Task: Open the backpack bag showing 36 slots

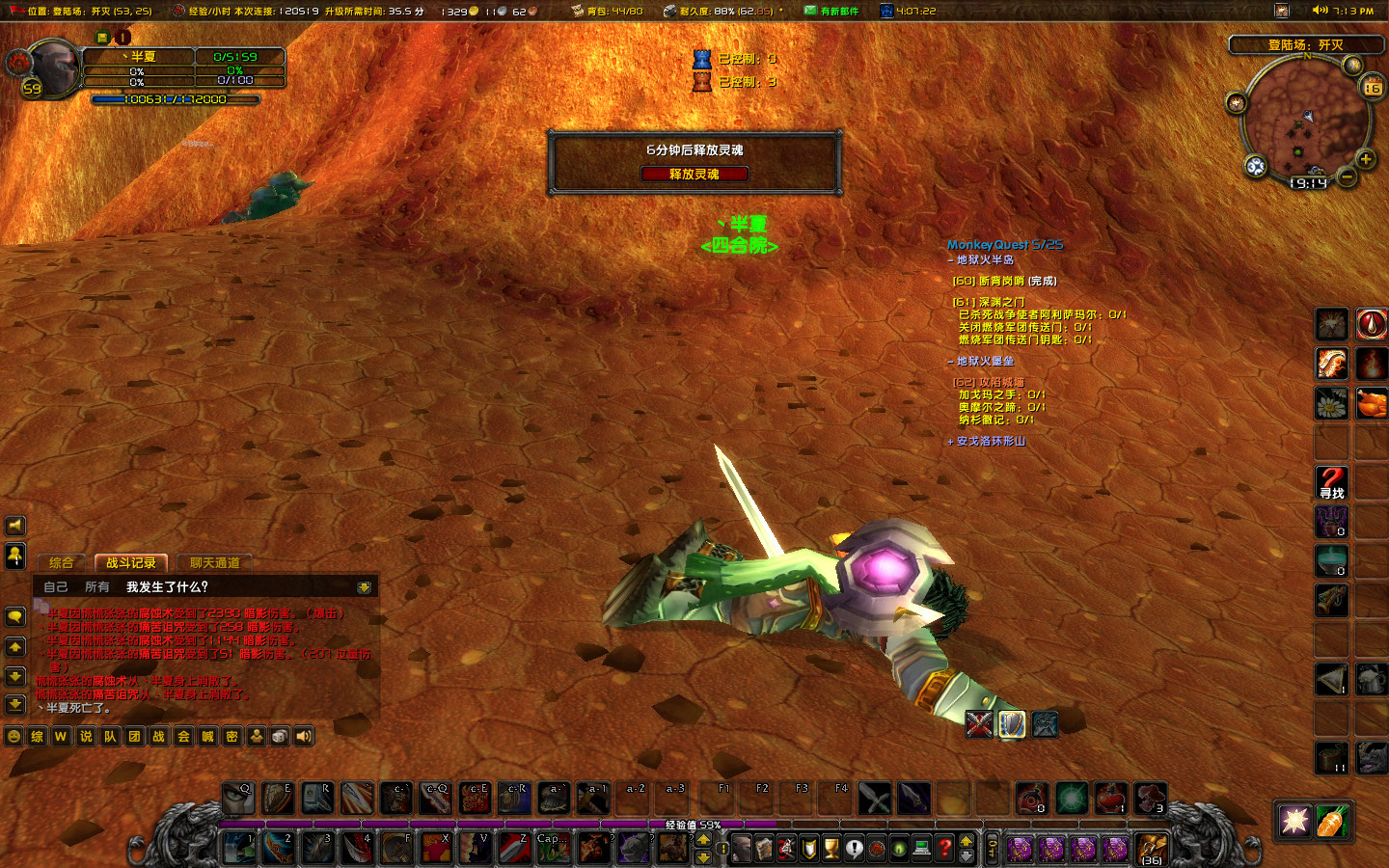Action: (x=1151, y=848)
